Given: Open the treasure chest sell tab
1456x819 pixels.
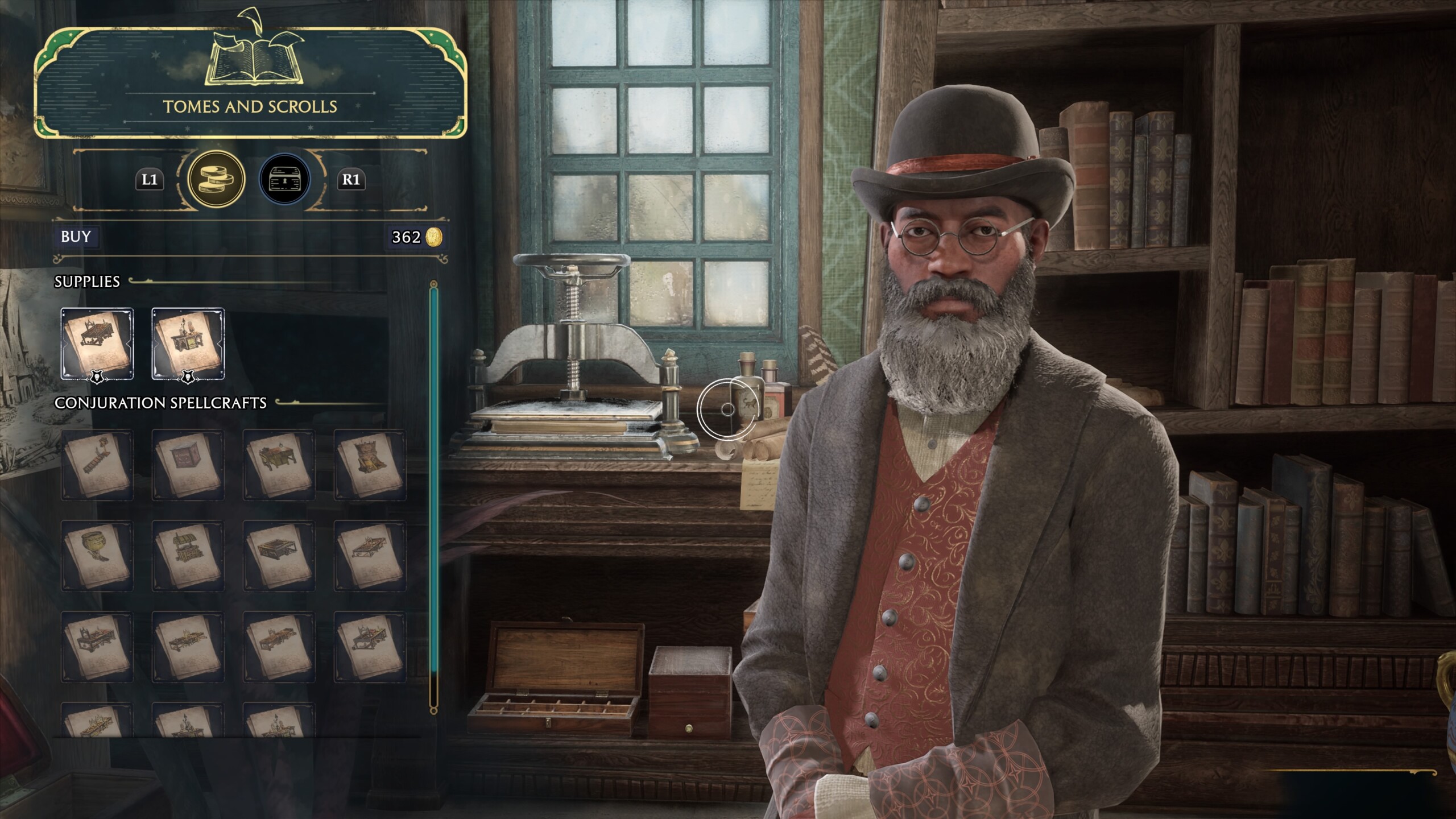Looking at the screenshot, I should point(285,180).
